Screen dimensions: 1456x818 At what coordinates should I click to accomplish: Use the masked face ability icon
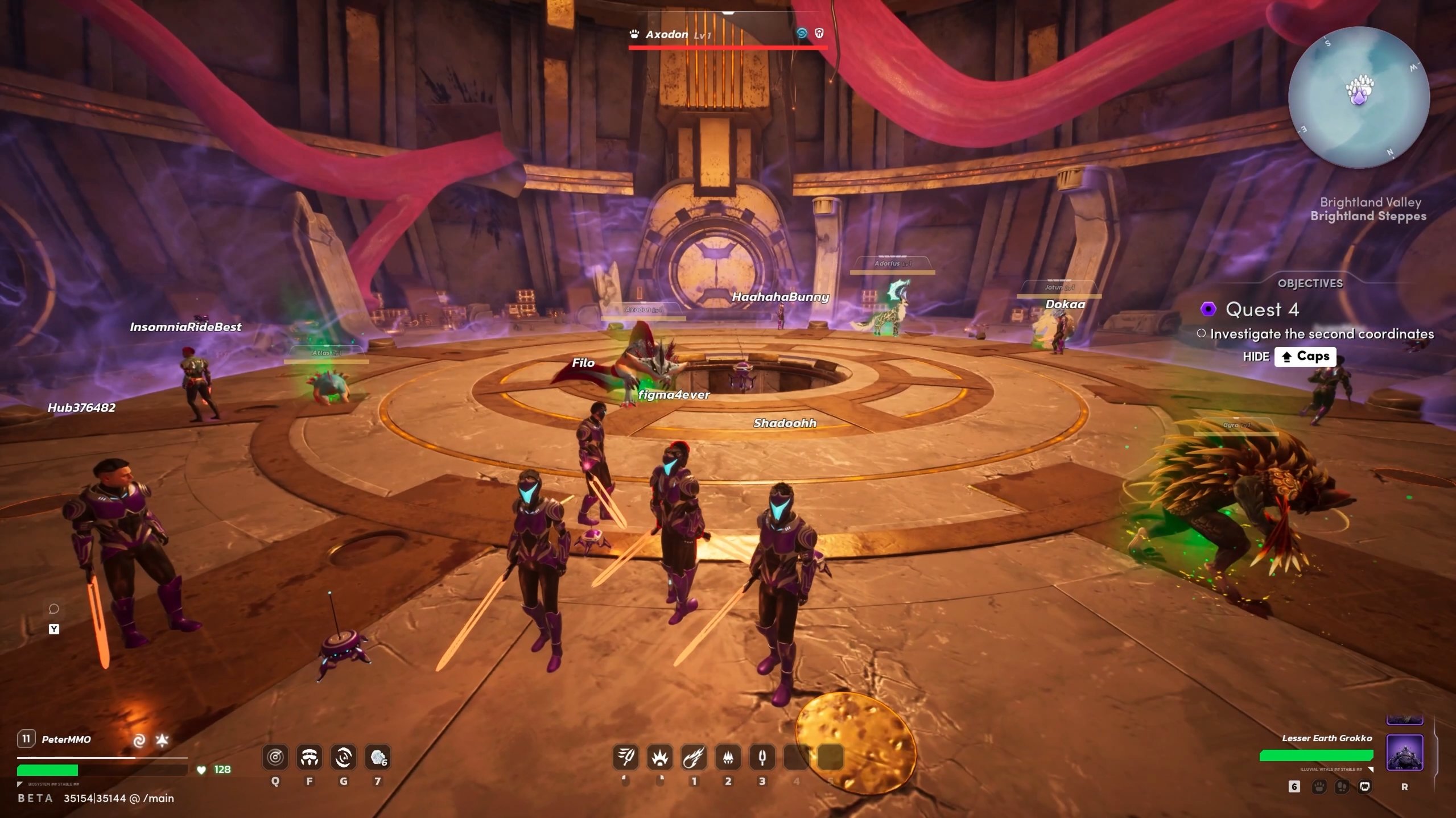pyautogui.click(x=310, y=757)
